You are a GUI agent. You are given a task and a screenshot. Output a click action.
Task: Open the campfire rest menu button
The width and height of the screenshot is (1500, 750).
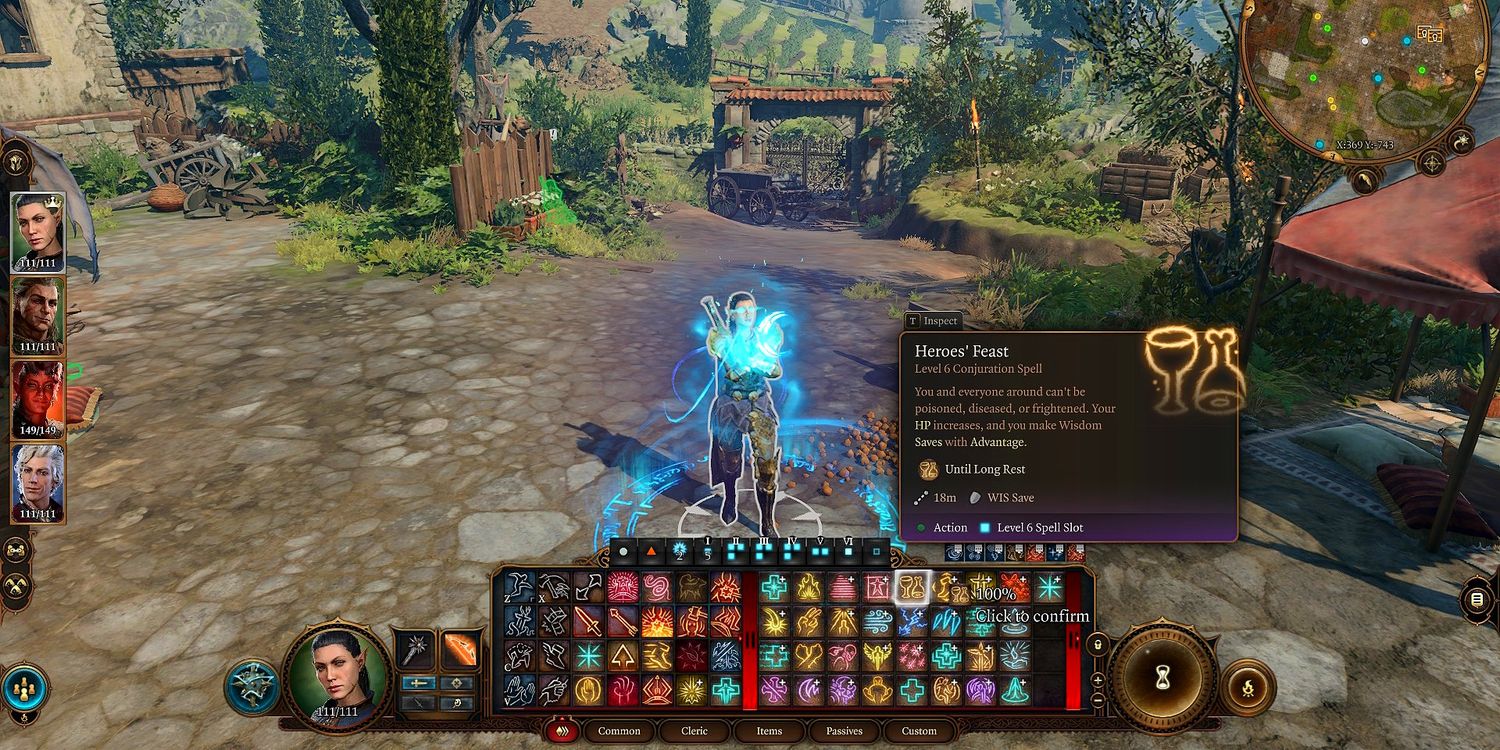tap(1247, 686)
